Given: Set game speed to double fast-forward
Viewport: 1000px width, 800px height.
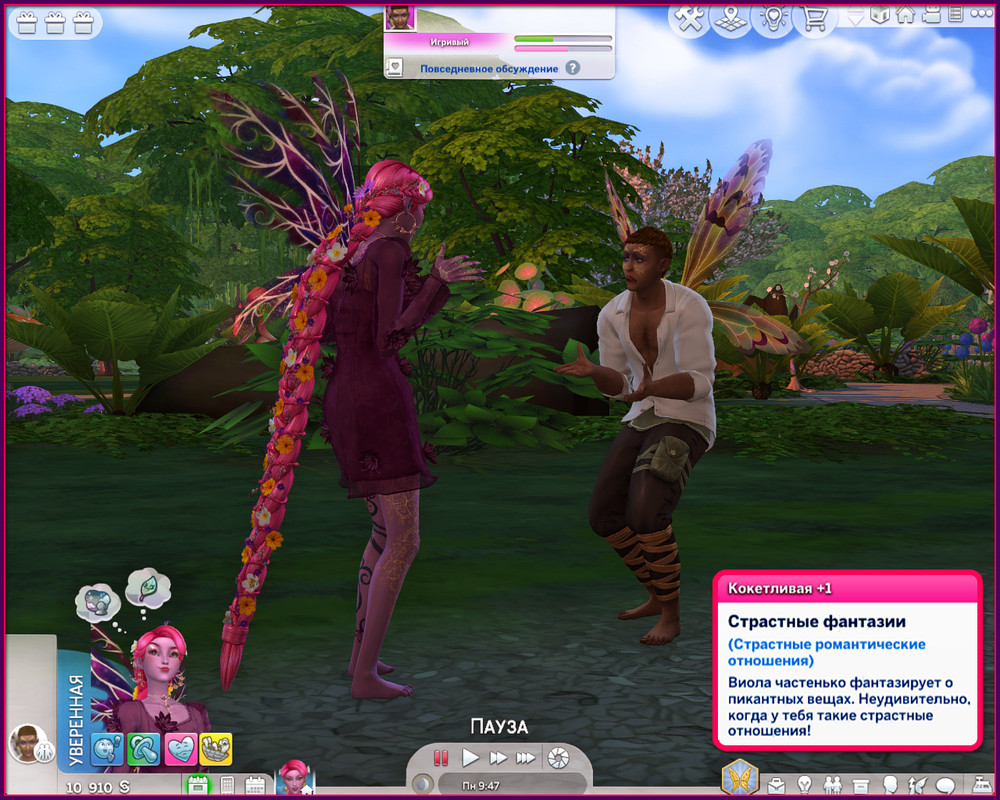Looking at the screenshot, I should click(x=498, y=758).
